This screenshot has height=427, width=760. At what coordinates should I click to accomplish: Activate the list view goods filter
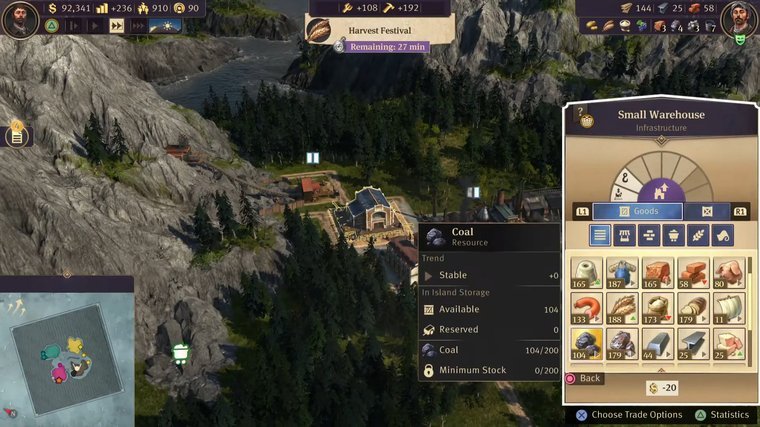coord(599,235)
